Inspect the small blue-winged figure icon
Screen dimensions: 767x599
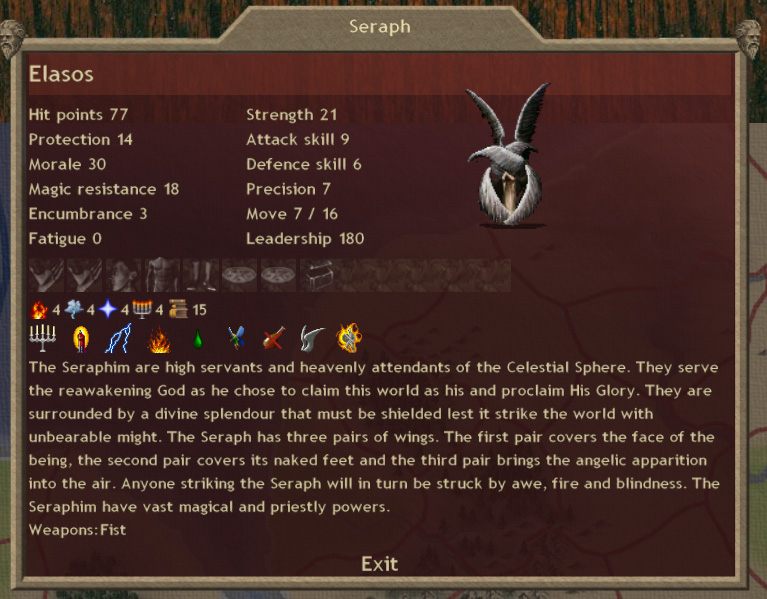coord(236,339)
